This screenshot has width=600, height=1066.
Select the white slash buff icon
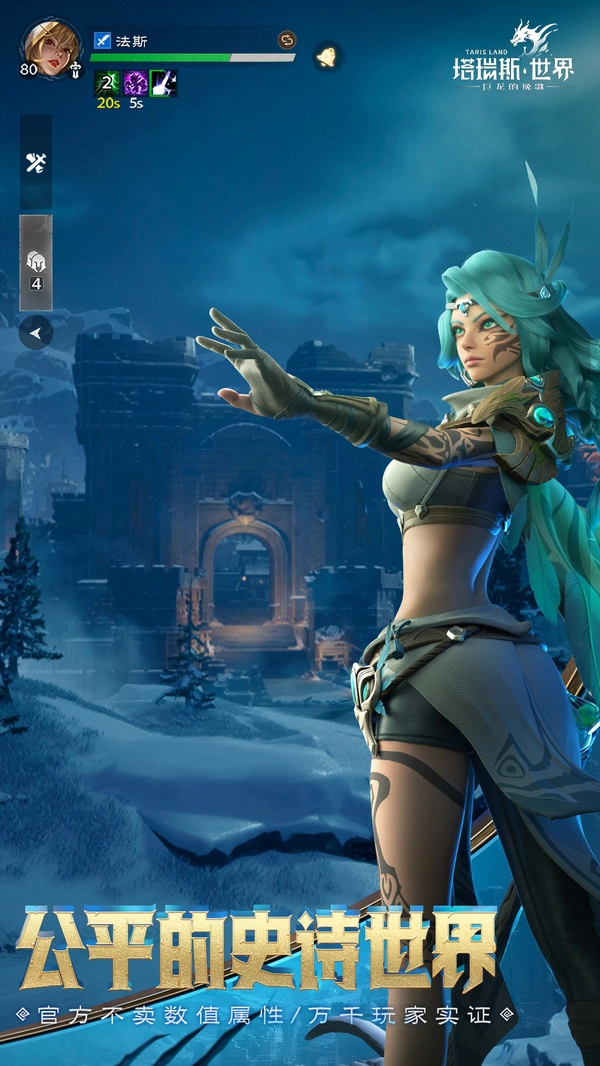click(x=164, y=83)
